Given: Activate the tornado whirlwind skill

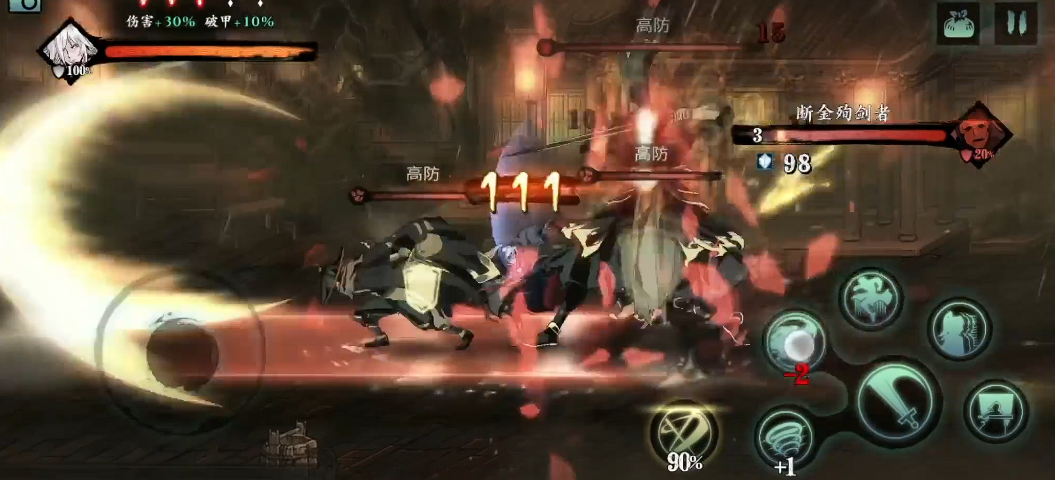Looking at the screenshot, I should pyautogui.click(x=786, y=436).
